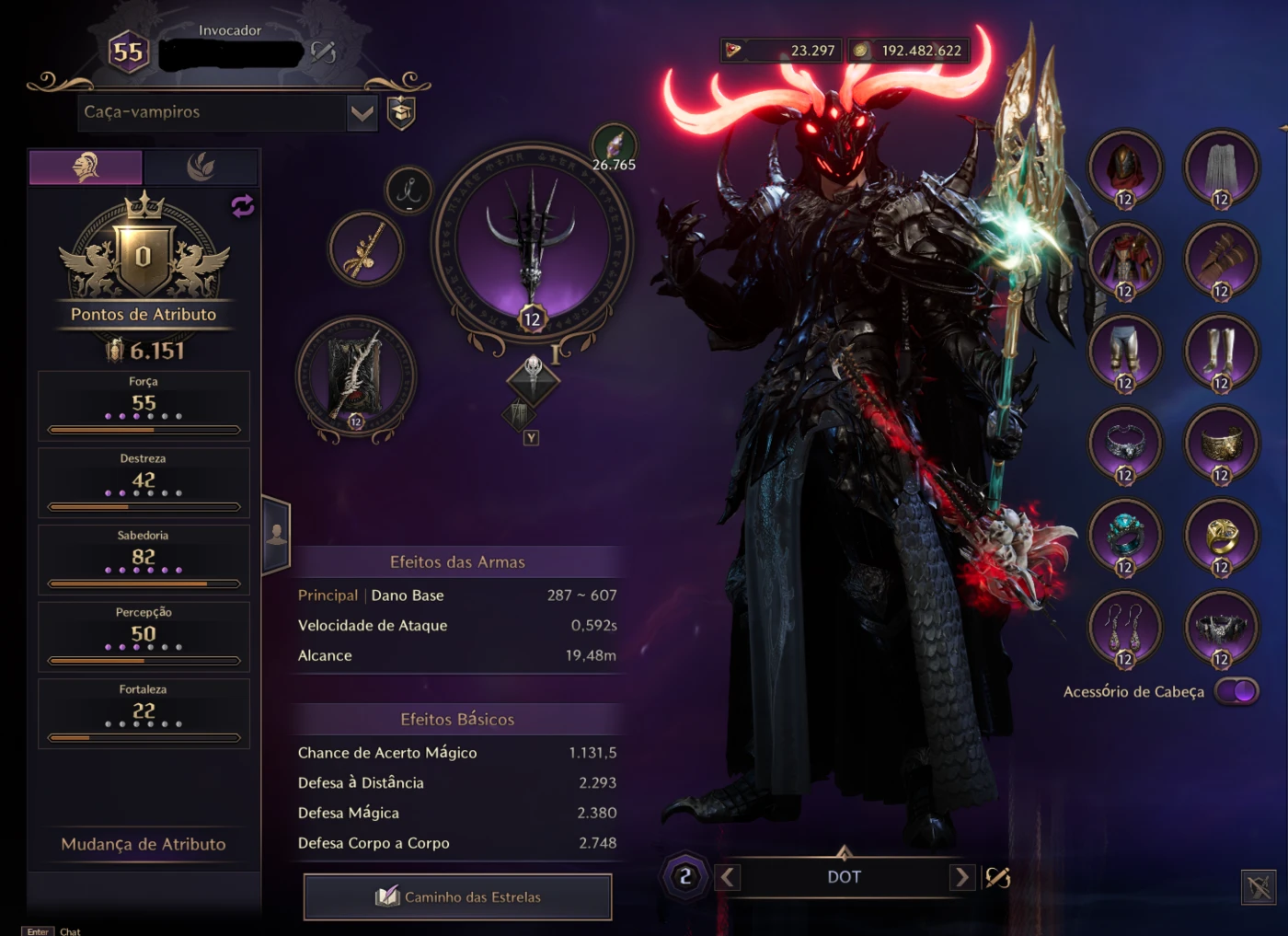This screenshot has width=1288, height=936.
Task: Switch to the feather wing tab
Action: coord(201,168)
